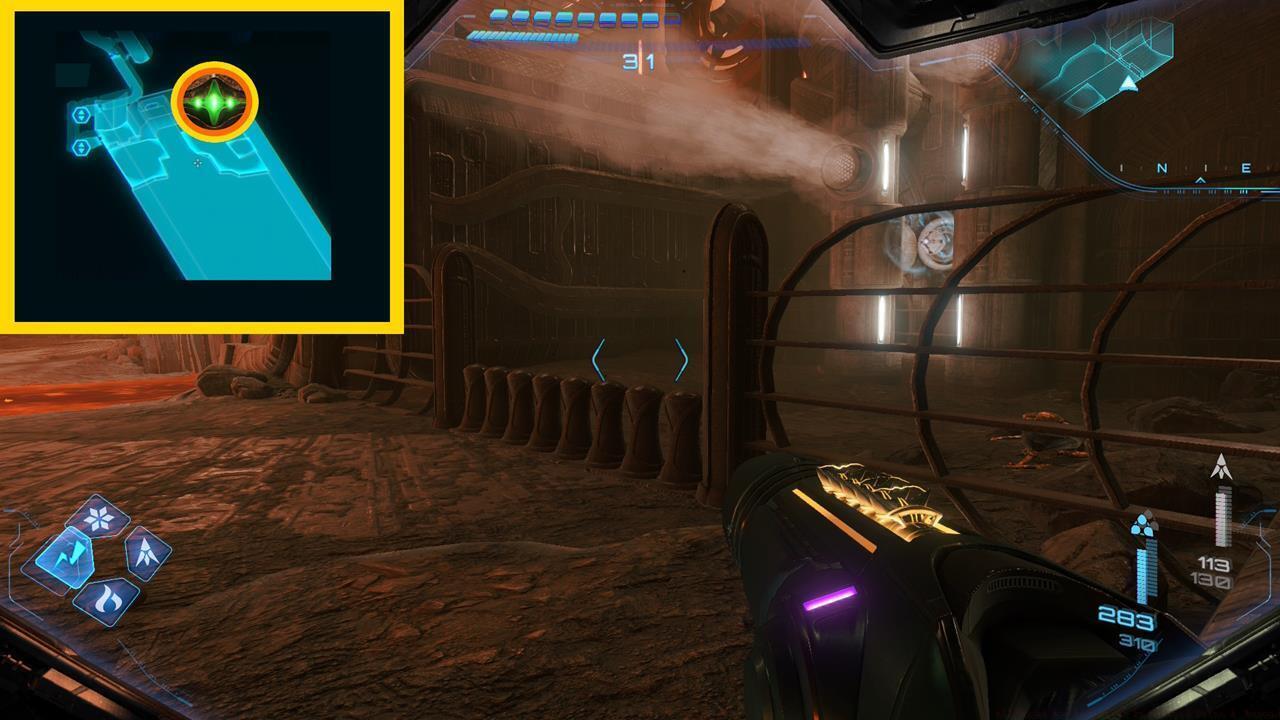Viewport: 1280px width, 720px height.
Task: Select the green objective marker on the minimap
Action: pyautogui.click(x=215, y=103)
